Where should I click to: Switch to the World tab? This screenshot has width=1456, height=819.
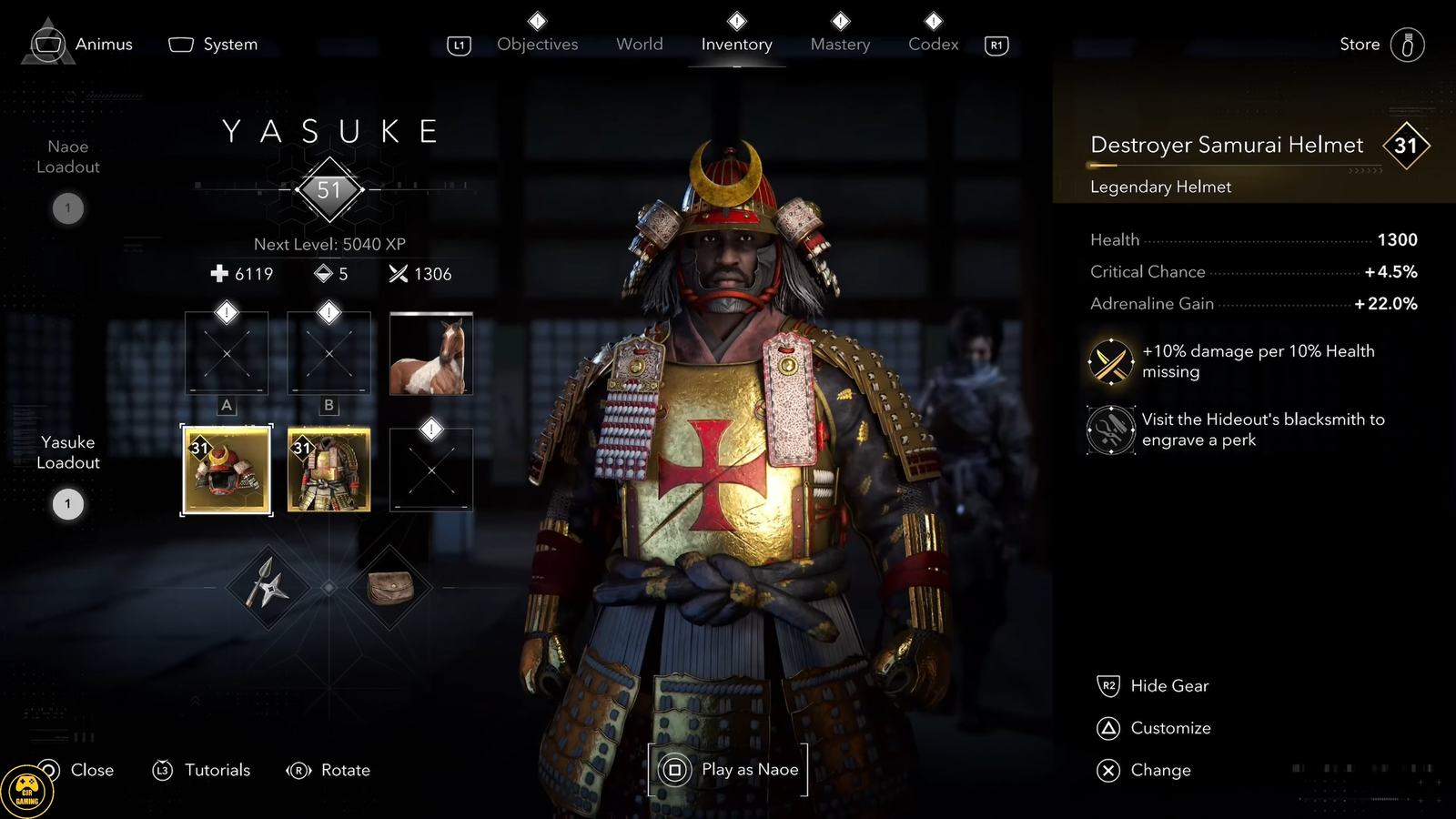[x=639, y=44]
